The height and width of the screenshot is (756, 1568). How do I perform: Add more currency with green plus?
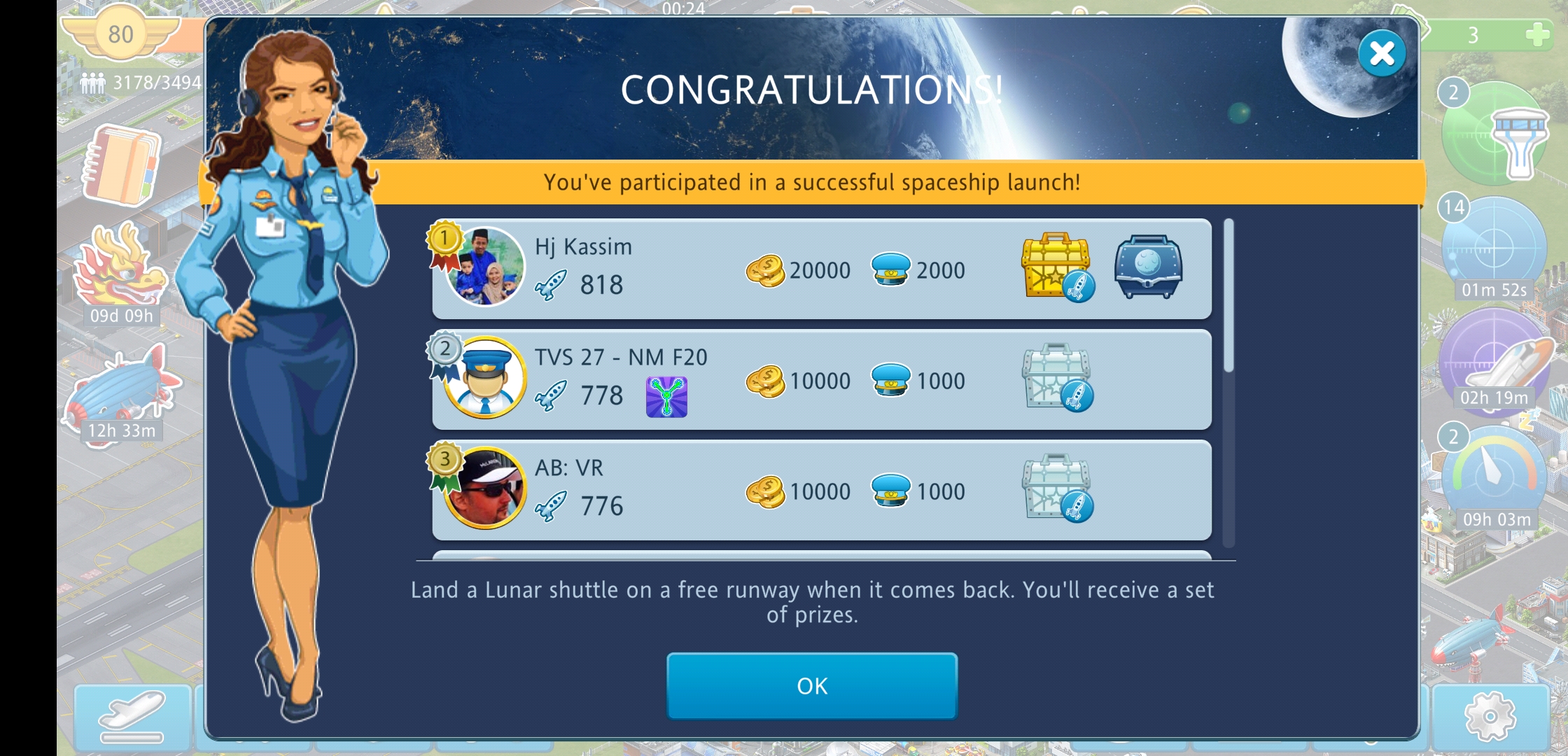tap(1536, 34)
